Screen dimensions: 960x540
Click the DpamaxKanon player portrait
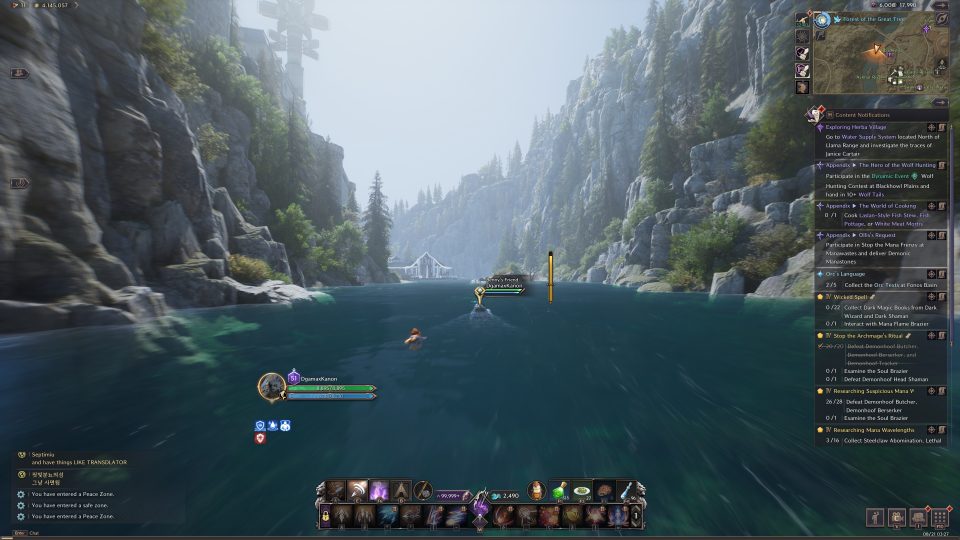click(272, 386)
